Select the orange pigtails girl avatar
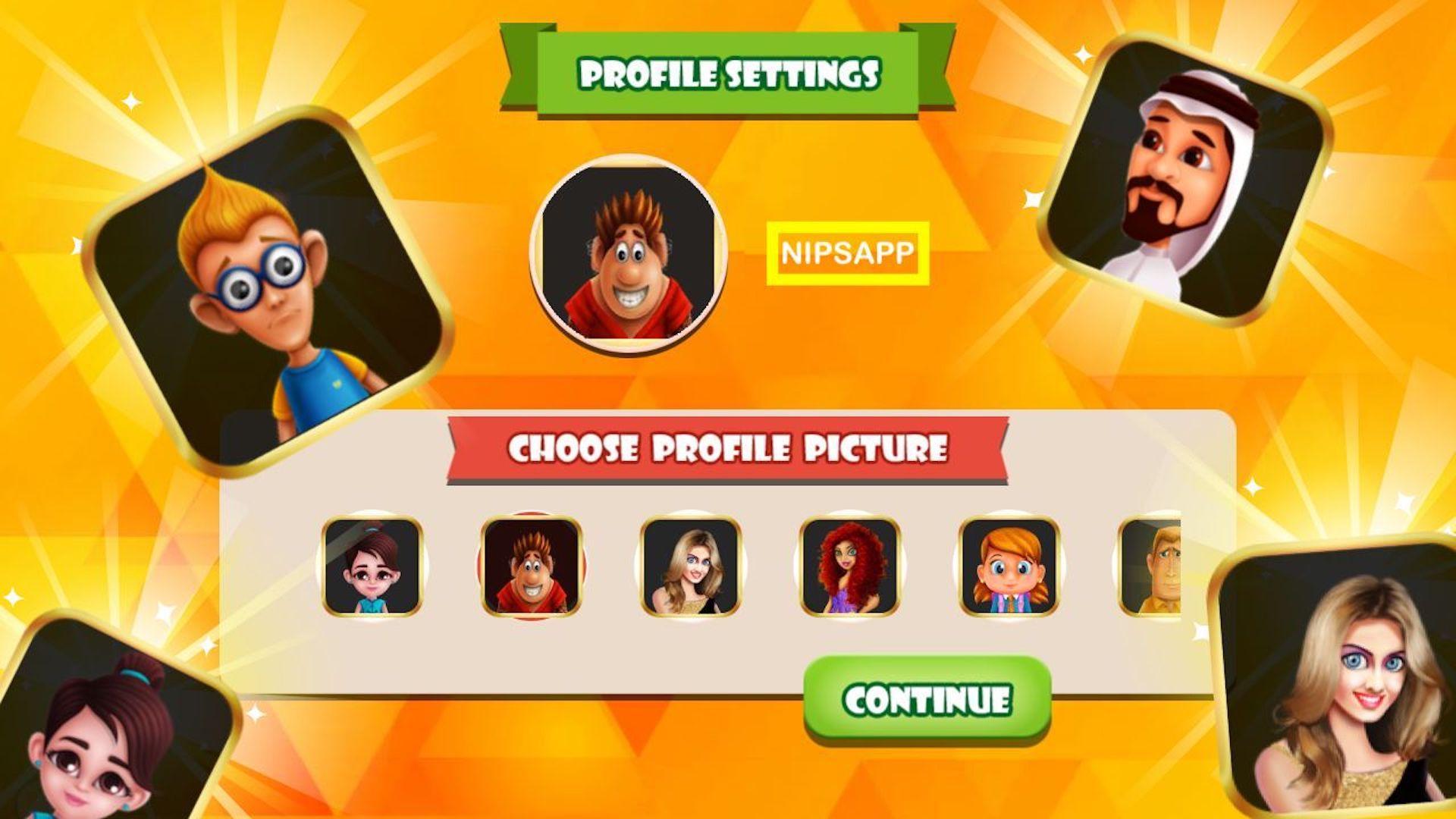Viewport: 1456px width, 819px height. click(1009, 566)
